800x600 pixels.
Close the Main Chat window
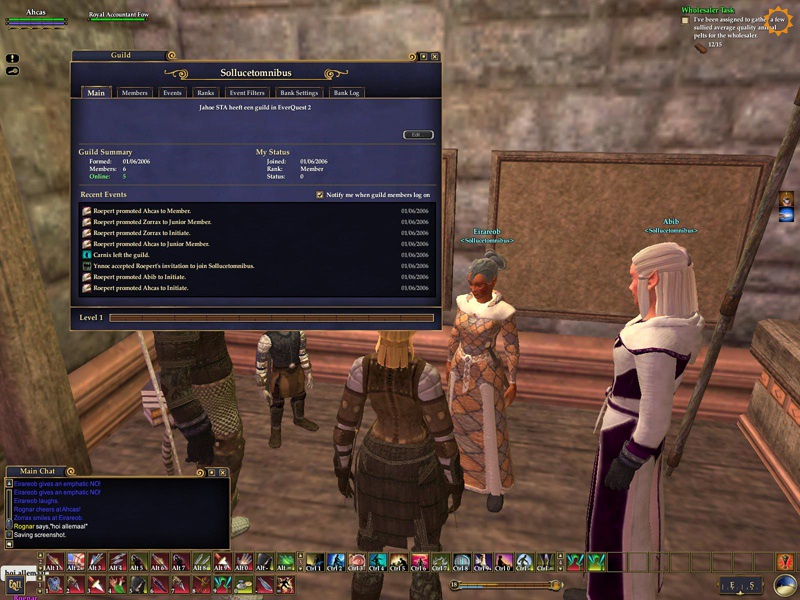point(223,472)
